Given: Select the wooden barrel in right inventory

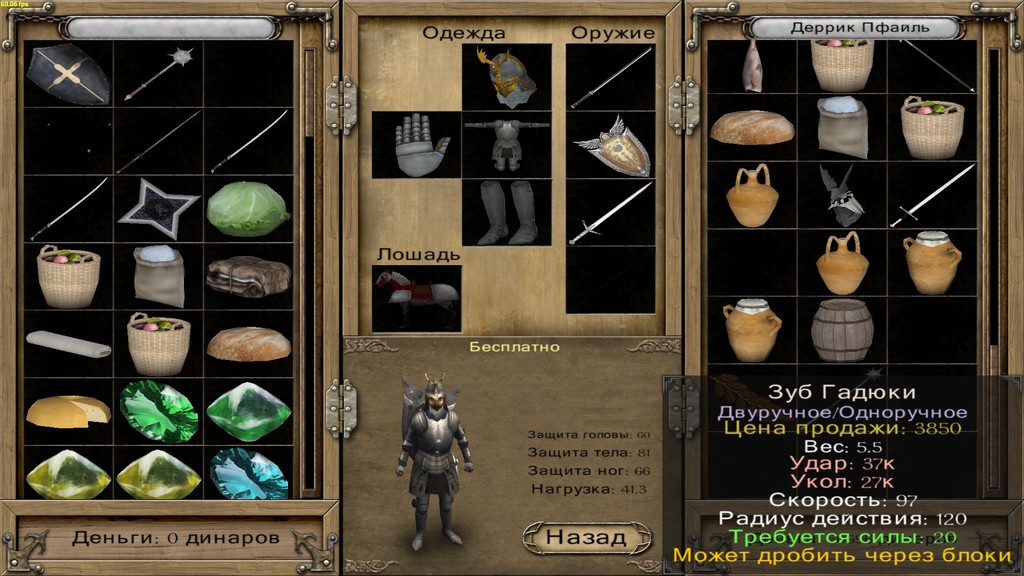Looking at the screenshot, I should tap(841, 329).
